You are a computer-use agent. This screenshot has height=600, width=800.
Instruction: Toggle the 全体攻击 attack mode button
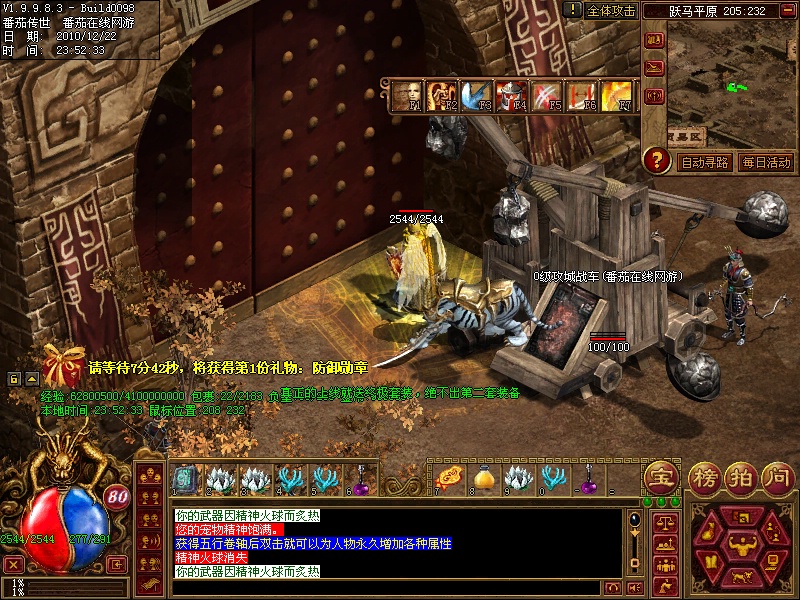coord(611,11)
